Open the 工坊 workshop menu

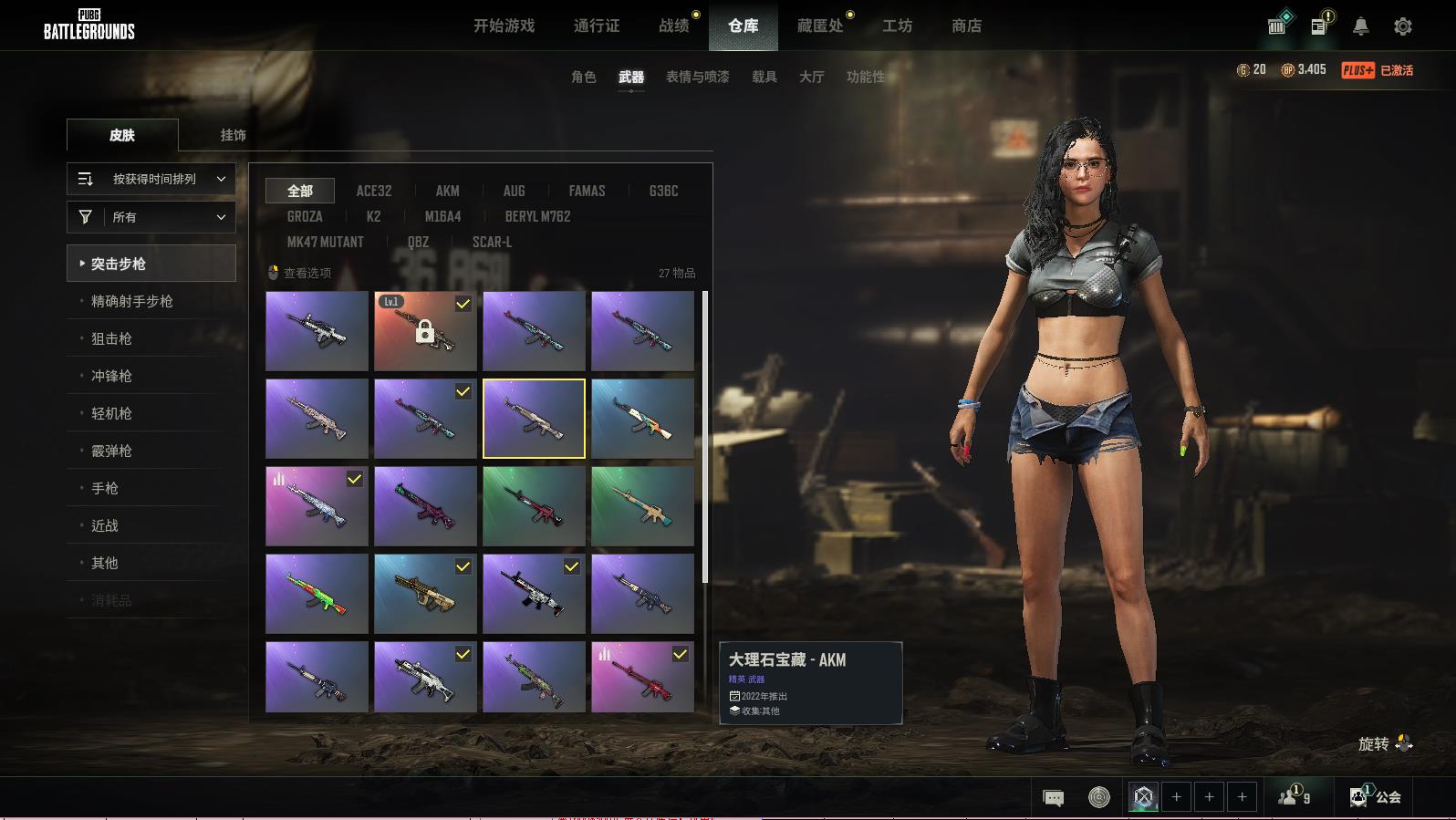[897, 26]
